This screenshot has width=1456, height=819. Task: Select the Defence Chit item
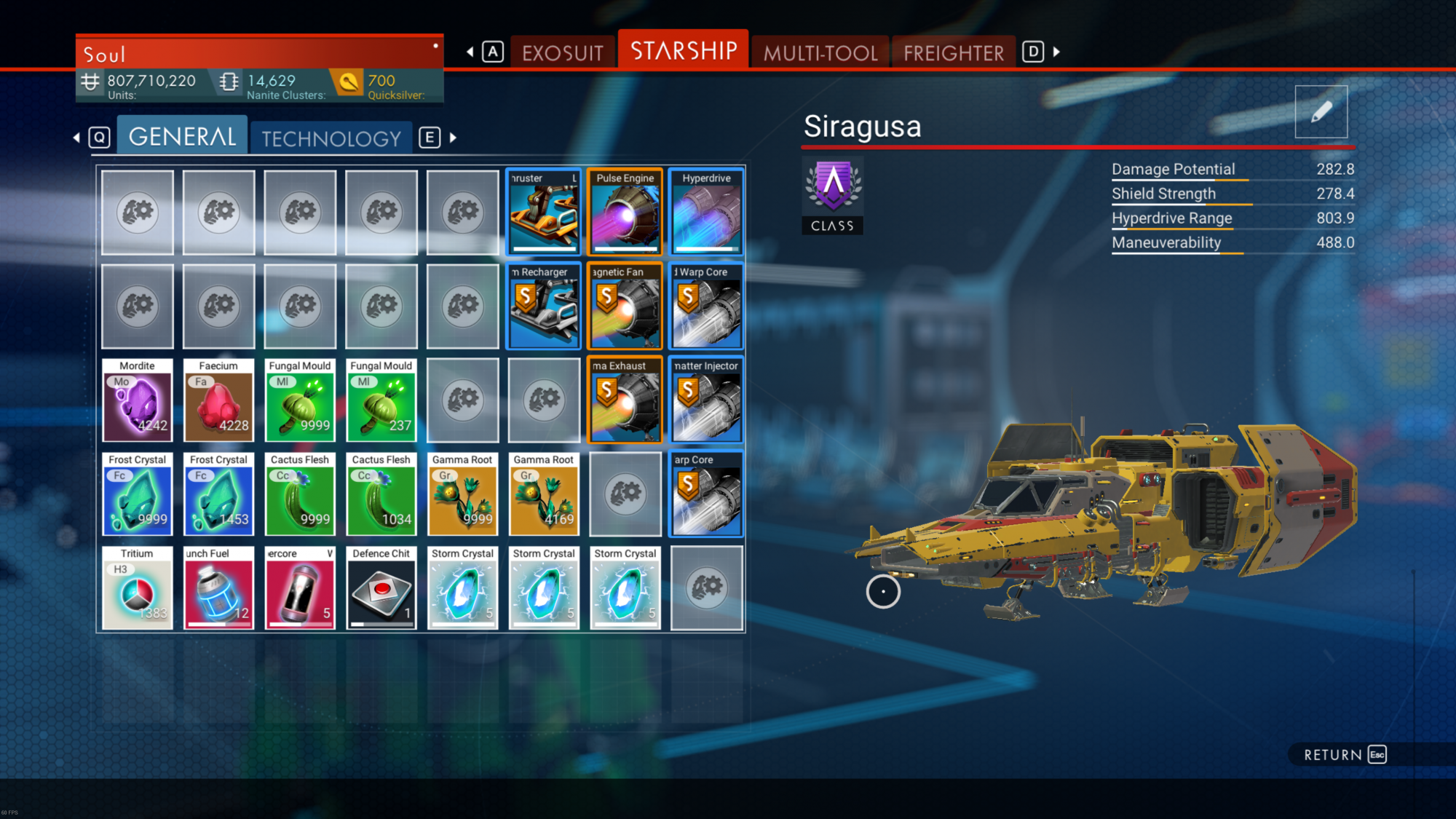coord(381,587)
